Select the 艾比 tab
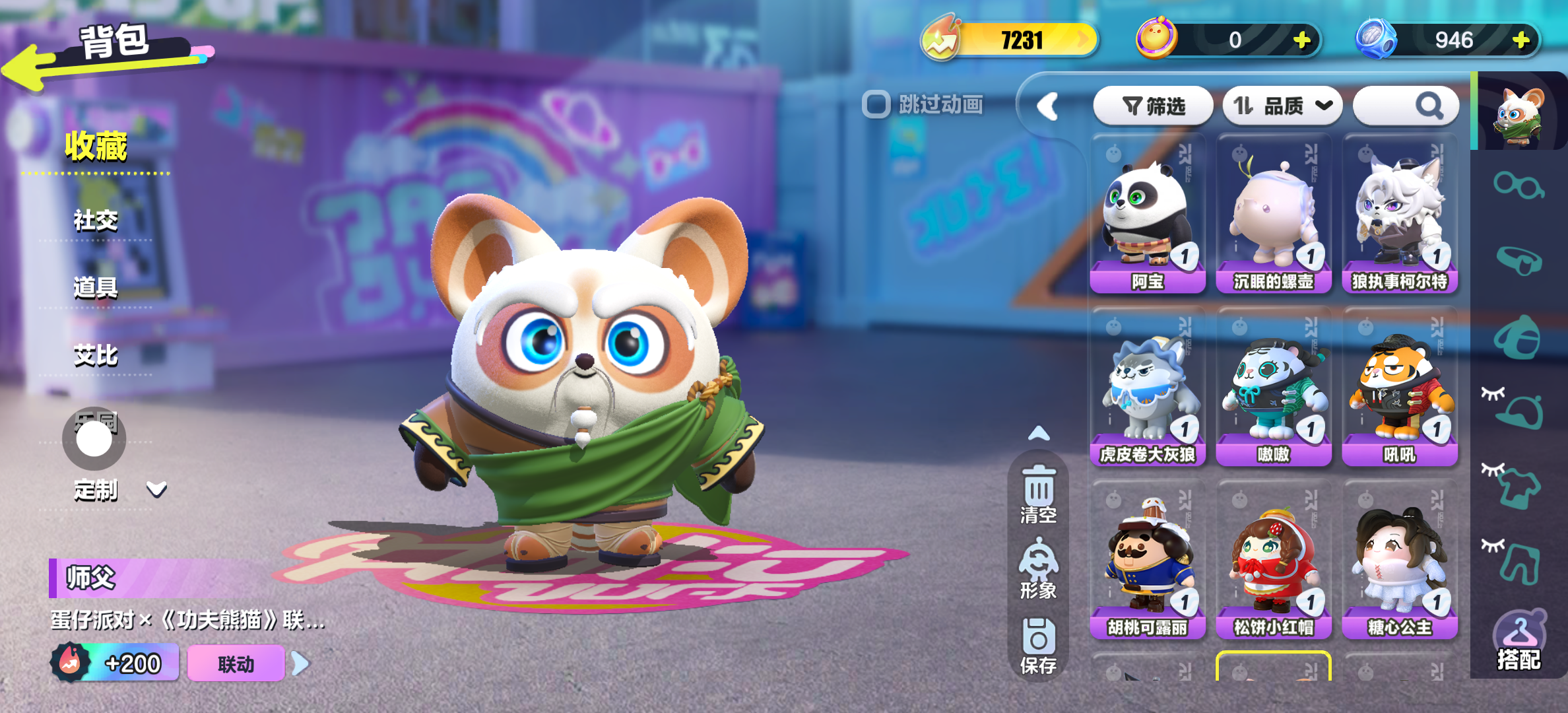 coord(96,356)
